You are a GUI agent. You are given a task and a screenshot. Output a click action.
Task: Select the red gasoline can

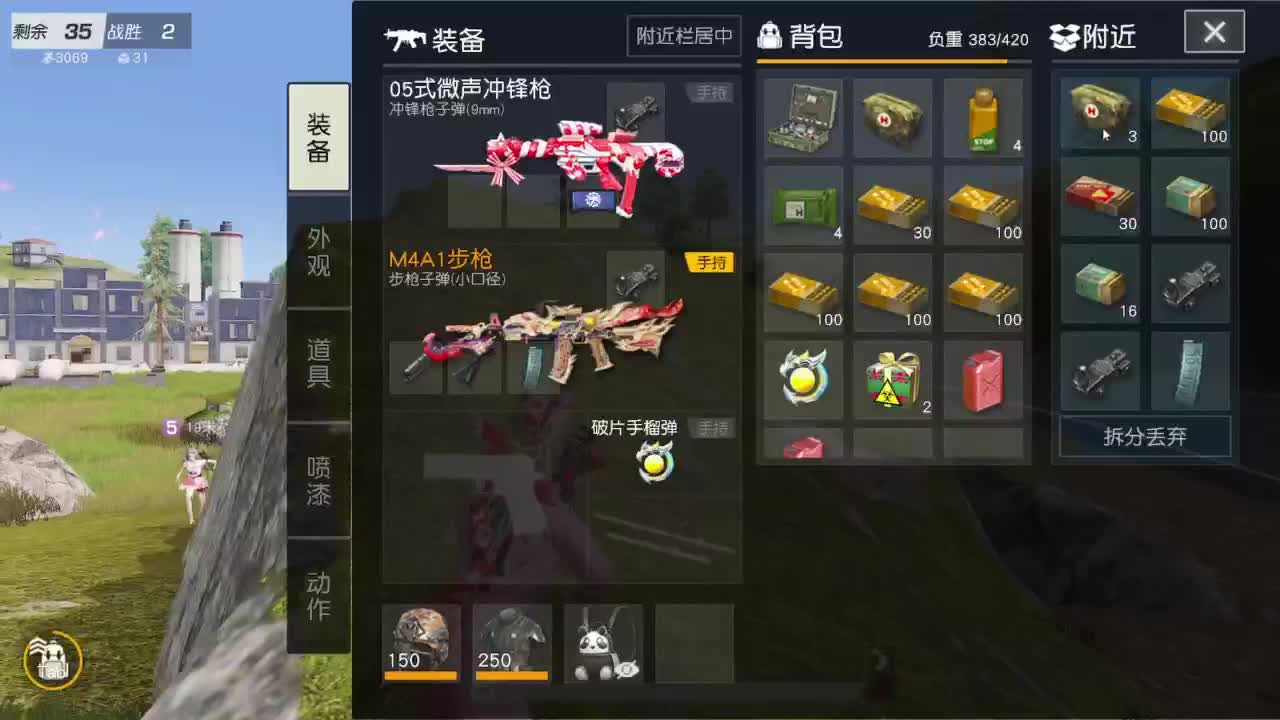(x=982, y=380)
